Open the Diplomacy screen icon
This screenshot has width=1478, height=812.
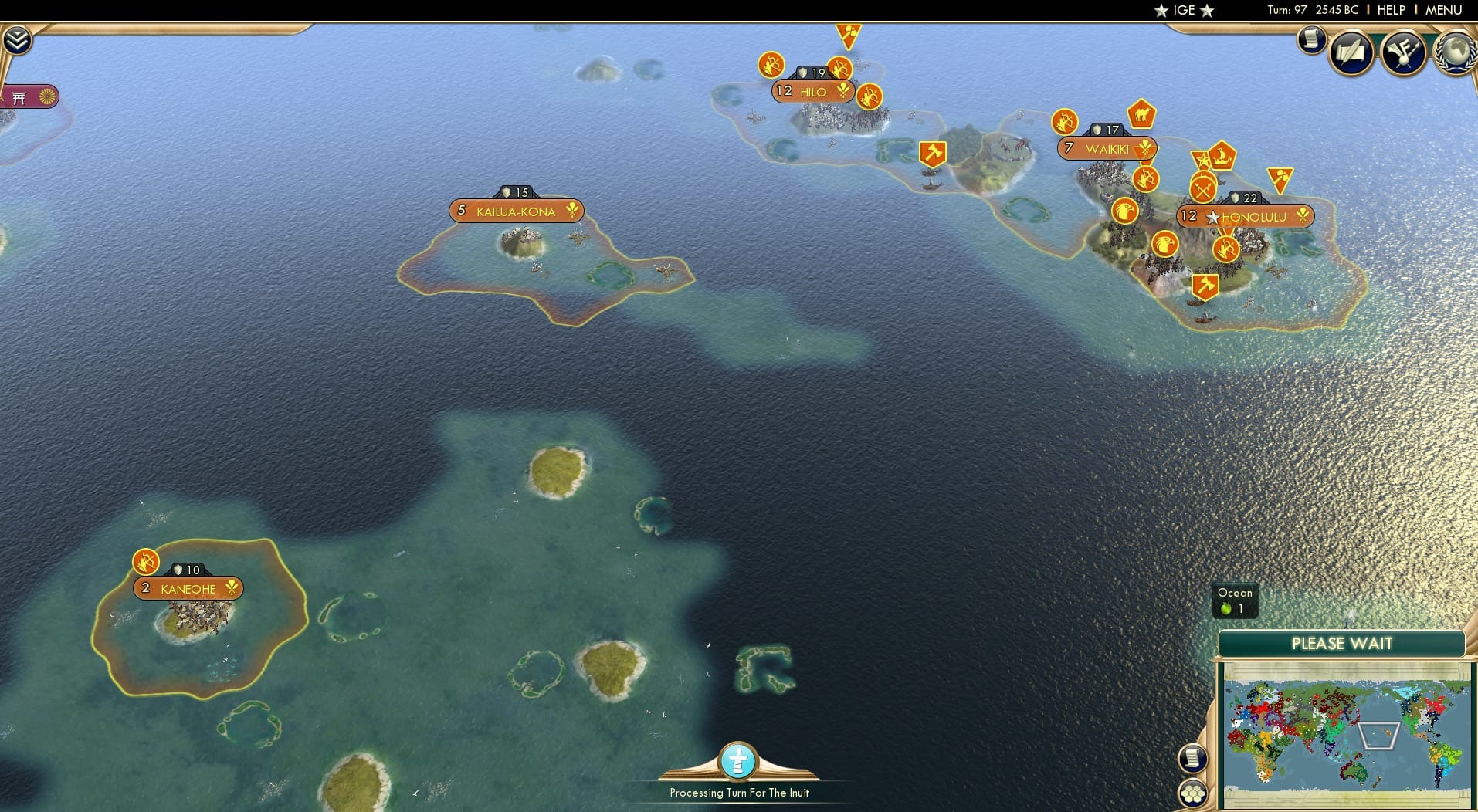(1405, 52)
